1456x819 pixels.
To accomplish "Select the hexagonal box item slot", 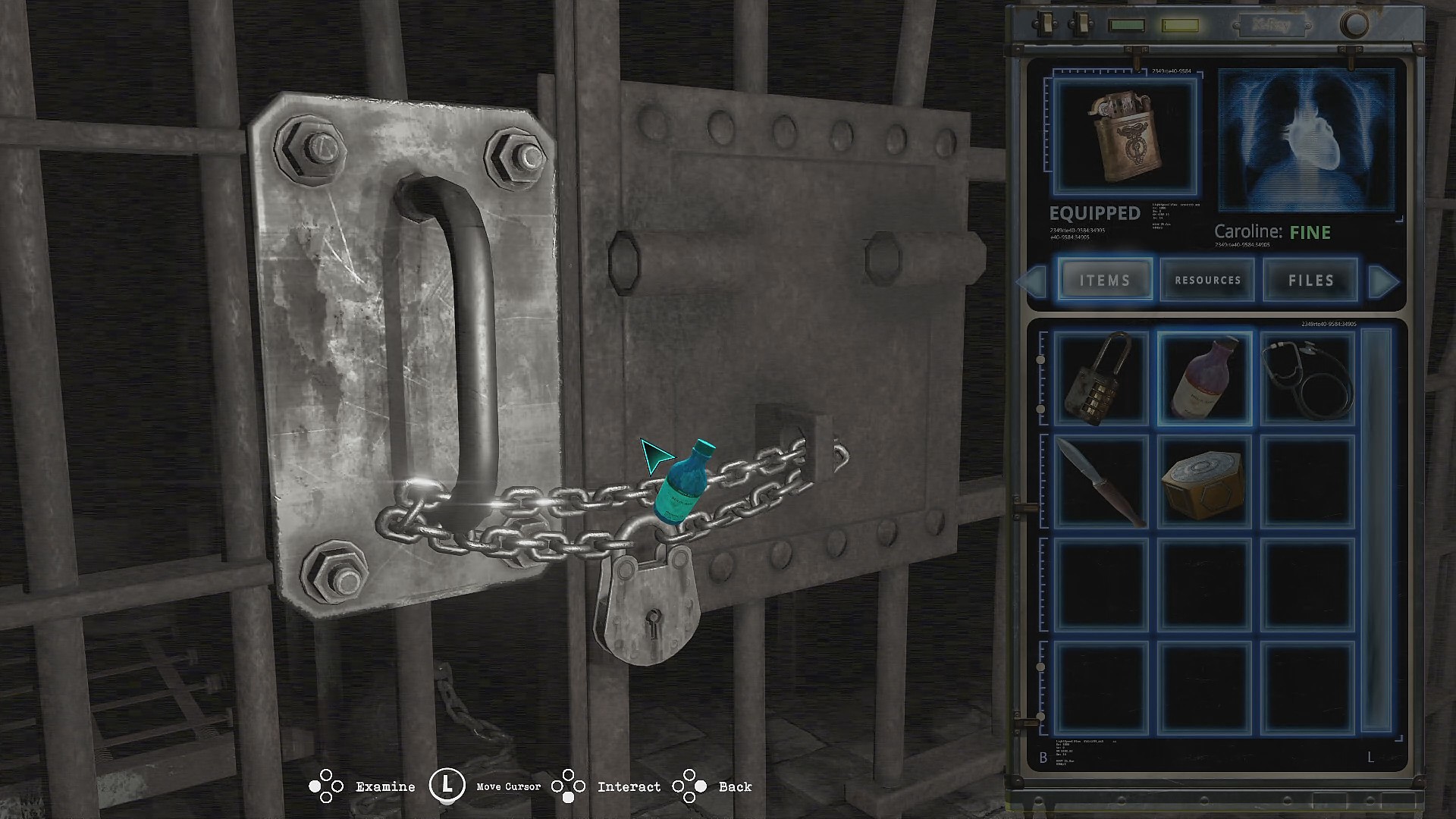I will click(1204, 482).
